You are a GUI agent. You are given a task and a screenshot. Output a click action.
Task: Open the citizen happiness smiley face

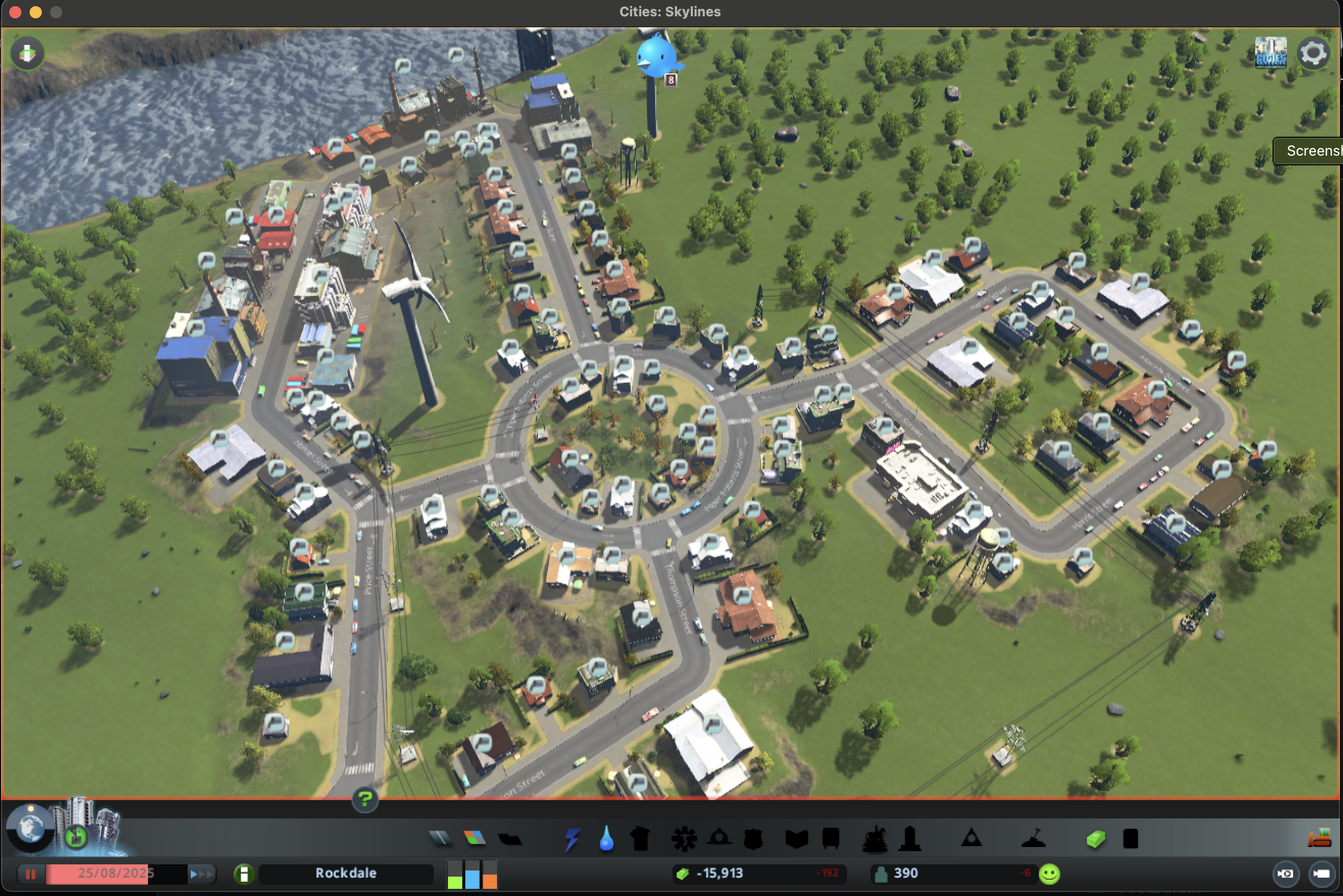[1049, 874]
